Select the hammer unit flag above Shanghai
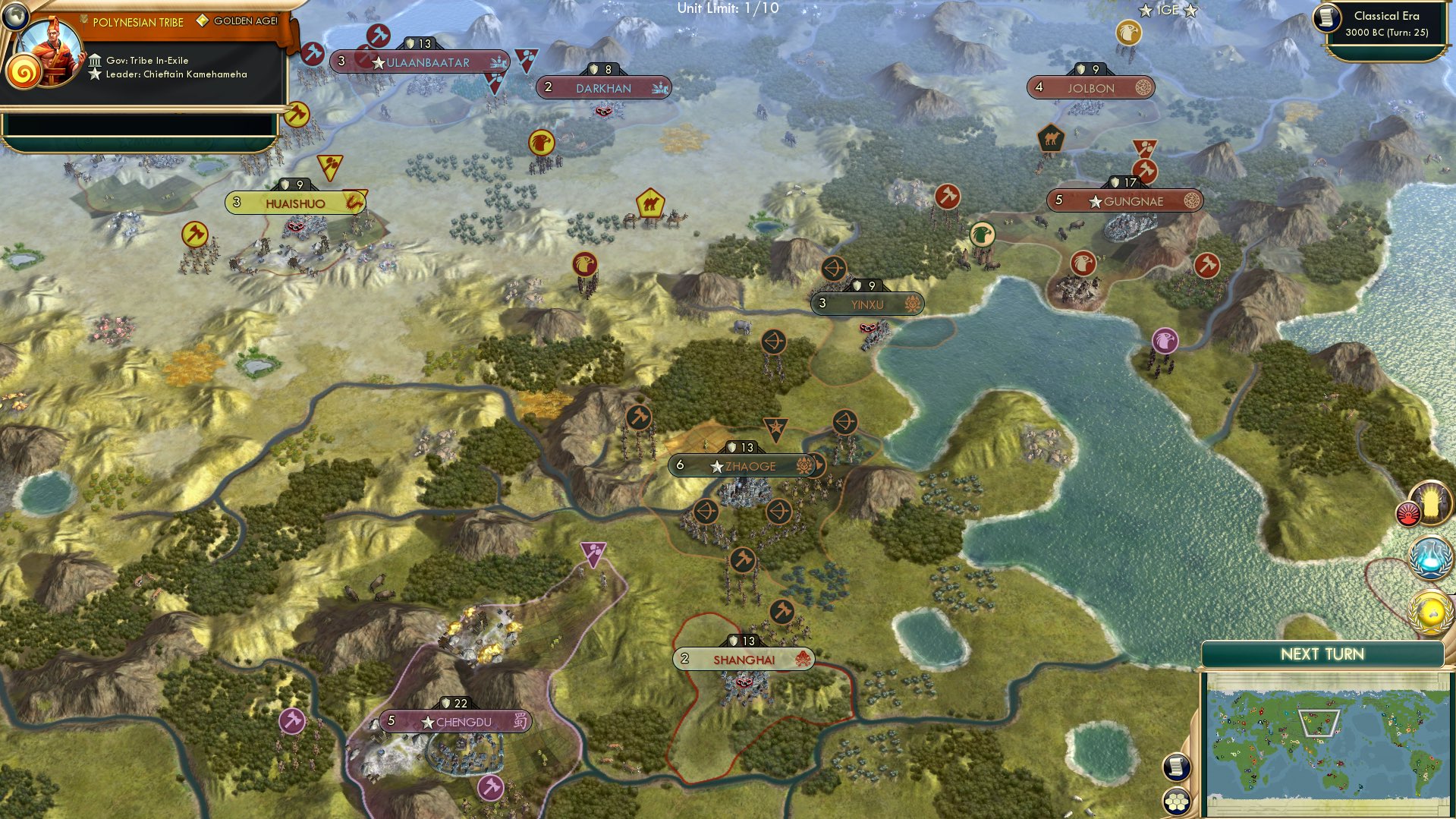The height and width of the screenshot is (819, 1456). [781, 610]
